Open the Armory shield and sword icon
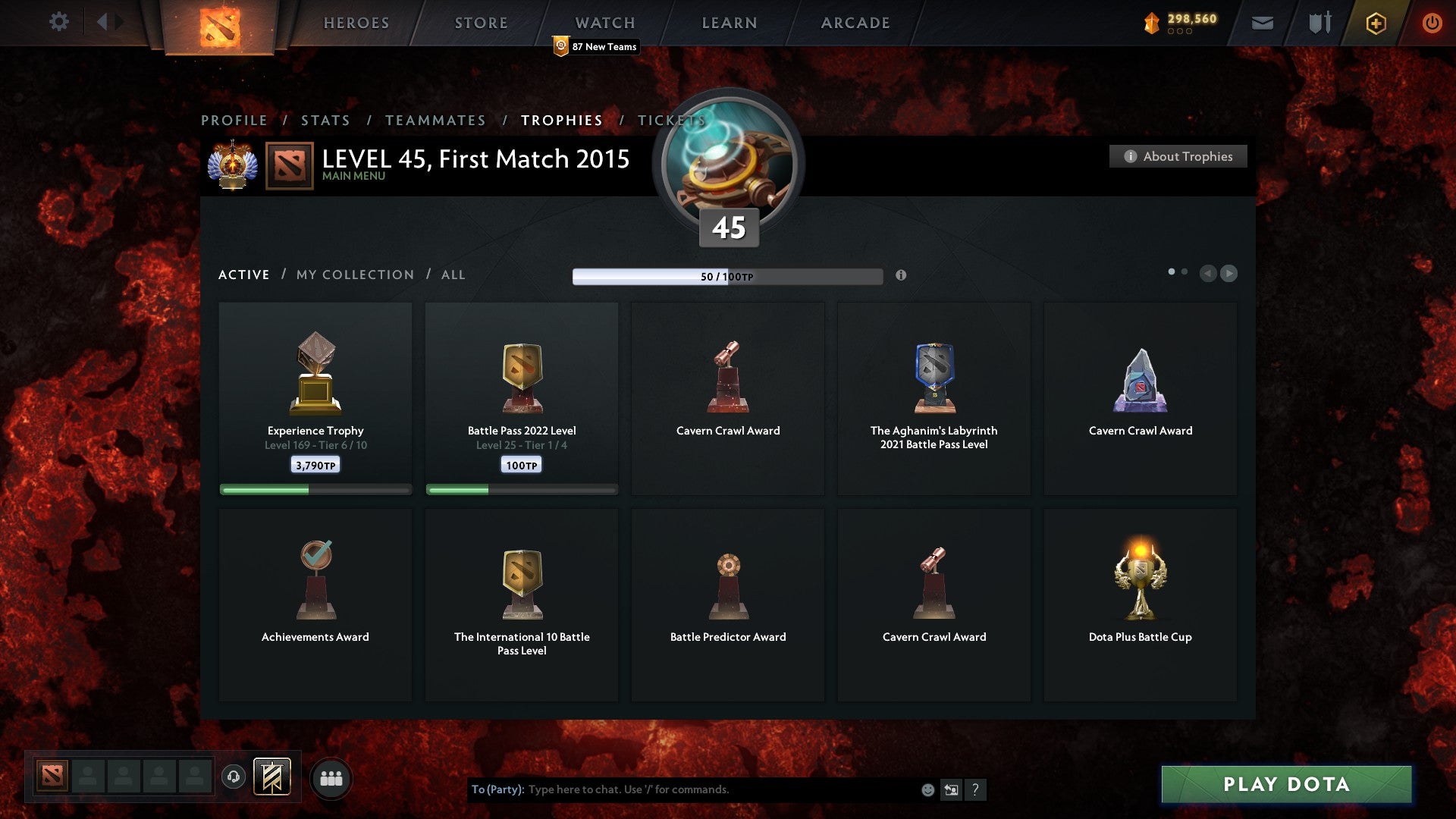 click(x=1319, y=23)
